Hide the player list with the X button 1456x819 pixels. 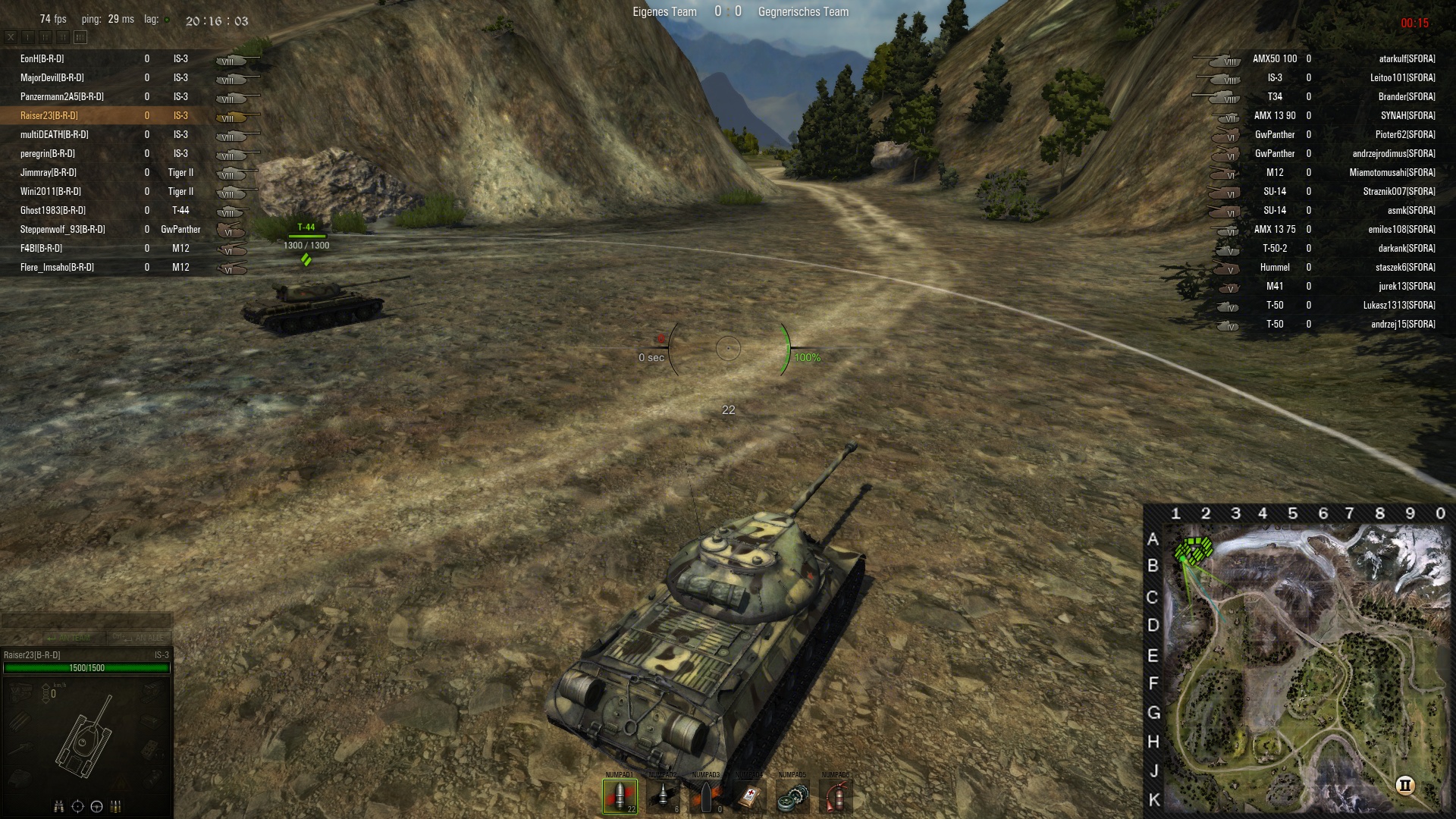point(11,36)
